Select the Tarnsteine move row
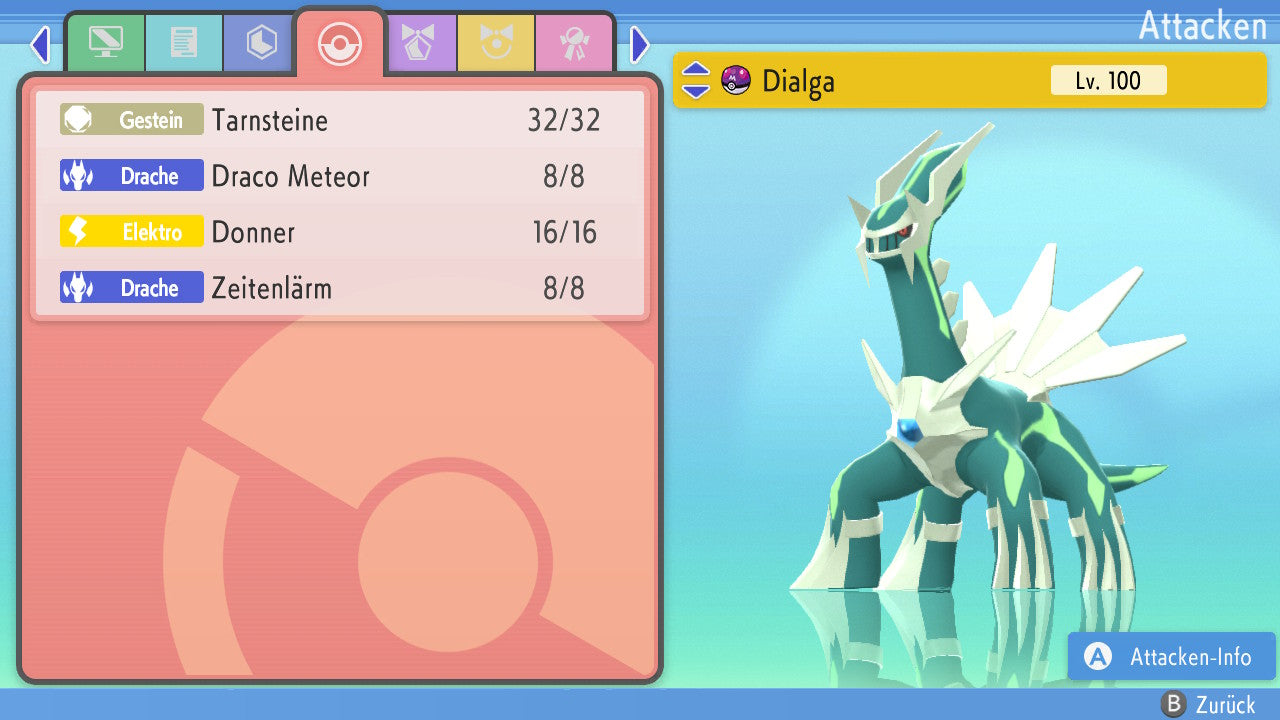 [340, 121]
